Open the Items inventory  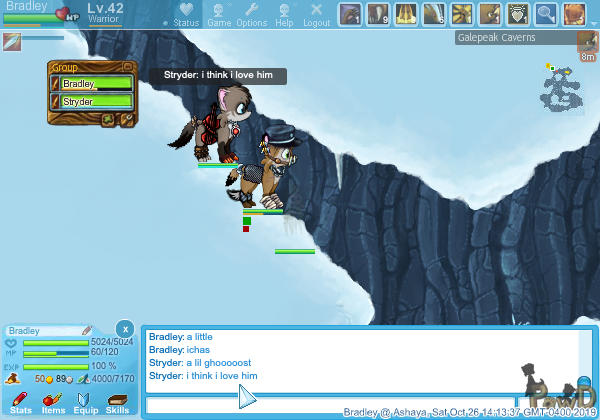(53, 402)
